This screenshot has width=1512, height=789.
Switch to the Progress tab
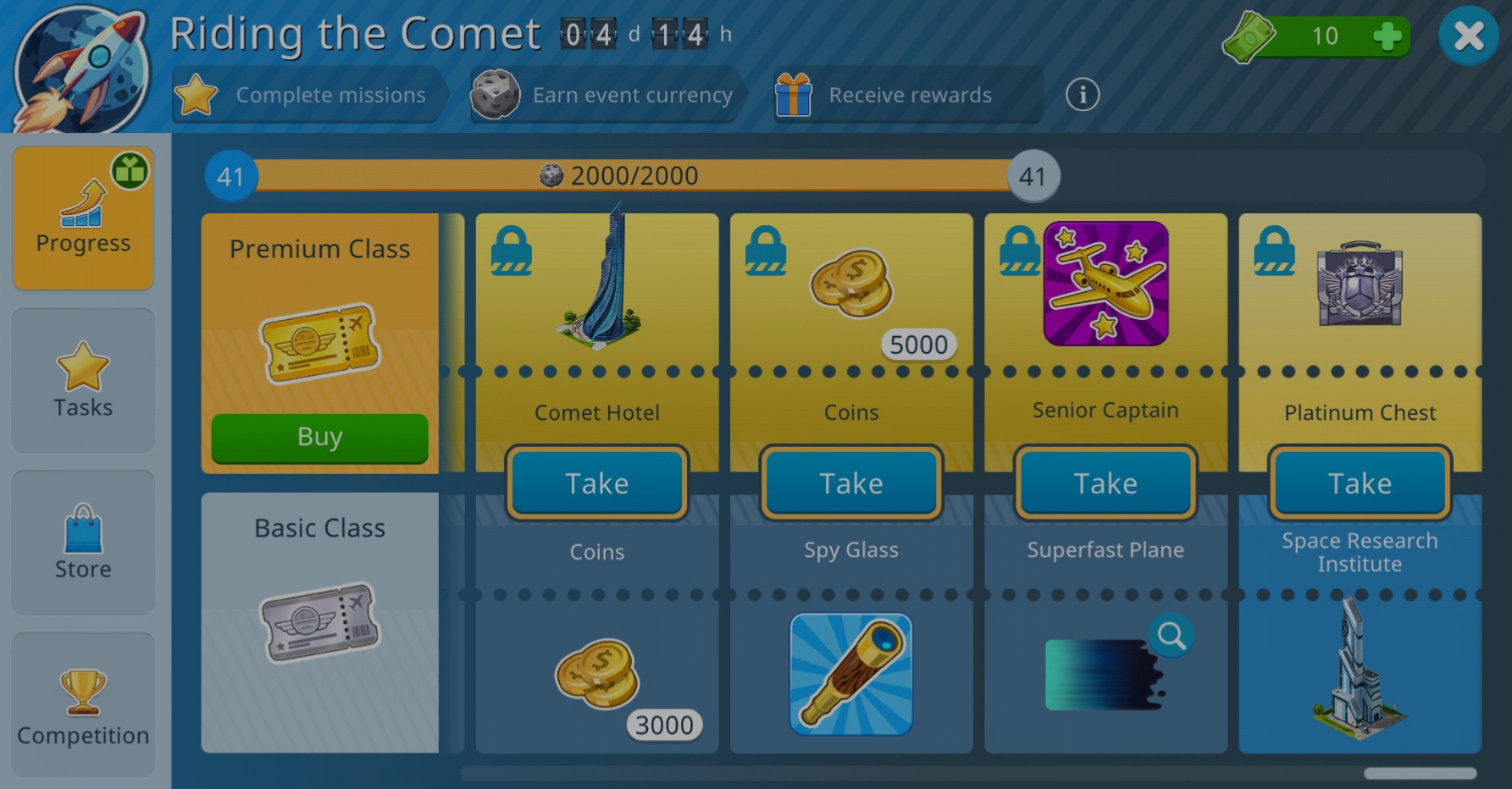click(83, 218)
